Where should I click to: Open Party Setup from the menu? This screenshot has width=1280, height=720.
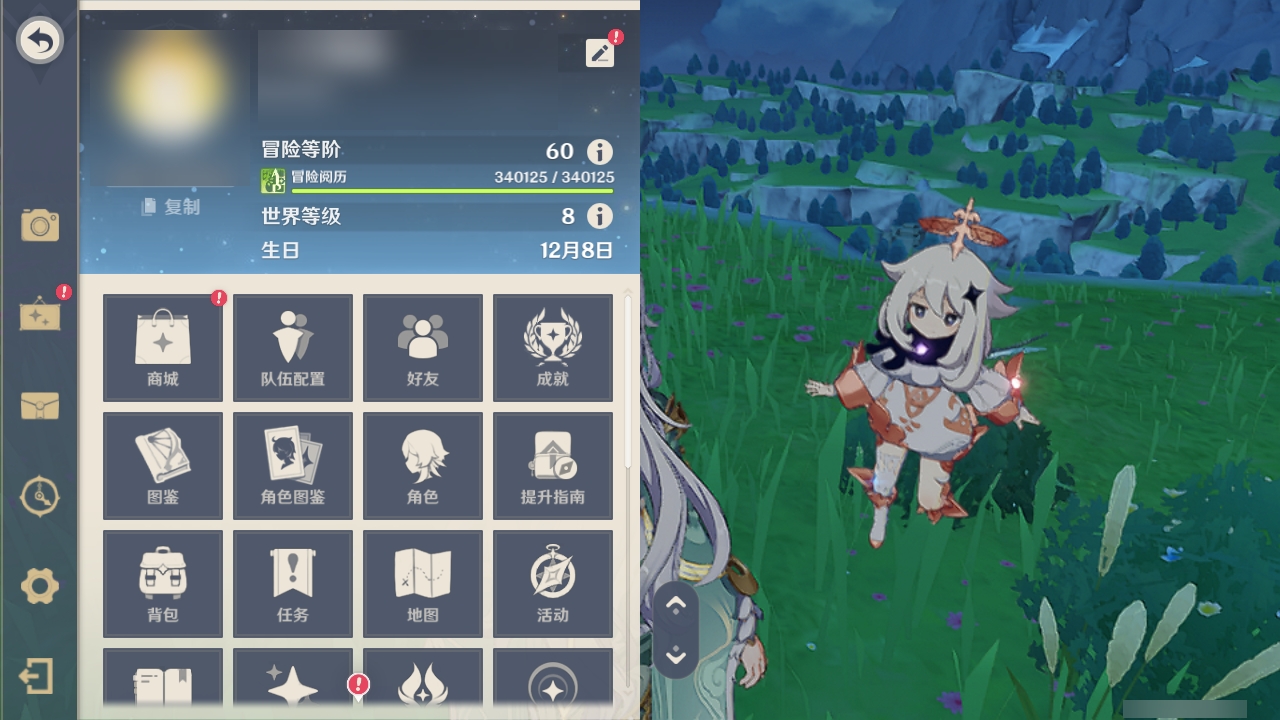point(292,347)
